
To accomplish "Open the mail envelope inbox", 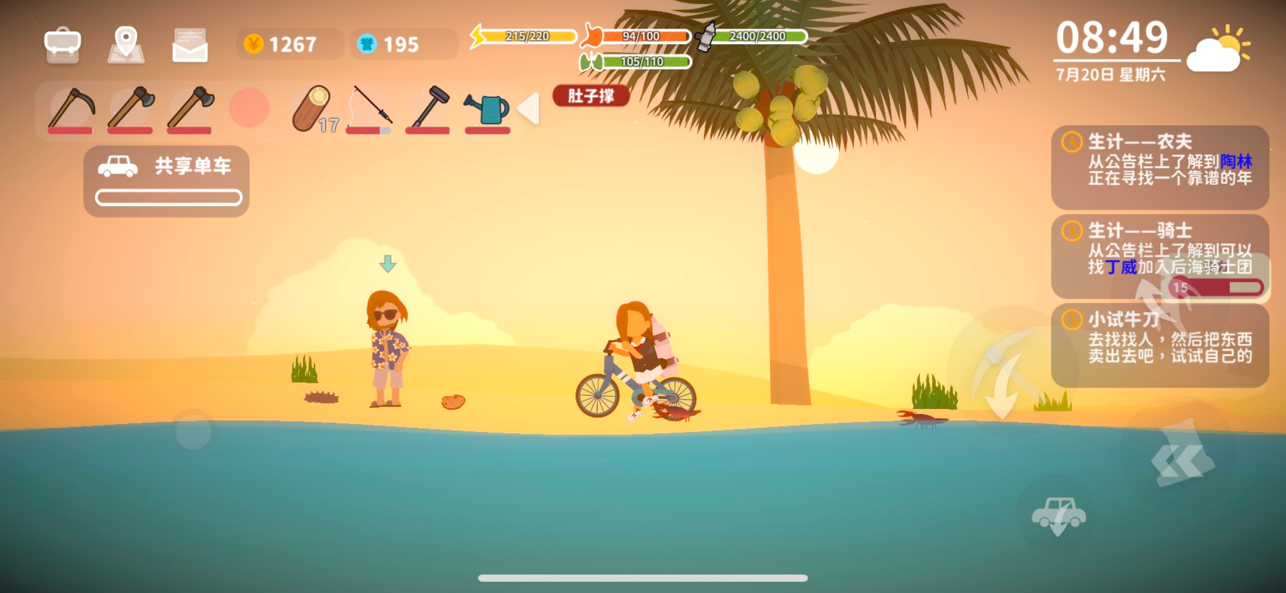I will (x=190, y=45).
